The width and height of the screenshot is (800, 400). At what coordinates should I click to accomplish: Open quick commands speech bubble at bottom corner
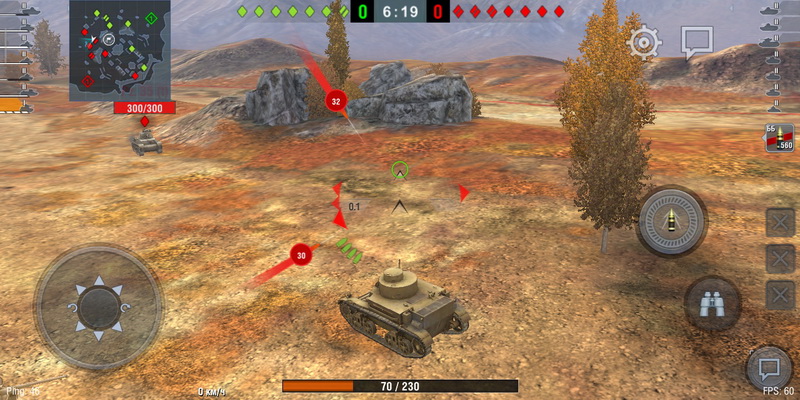(x=769, y=367)
